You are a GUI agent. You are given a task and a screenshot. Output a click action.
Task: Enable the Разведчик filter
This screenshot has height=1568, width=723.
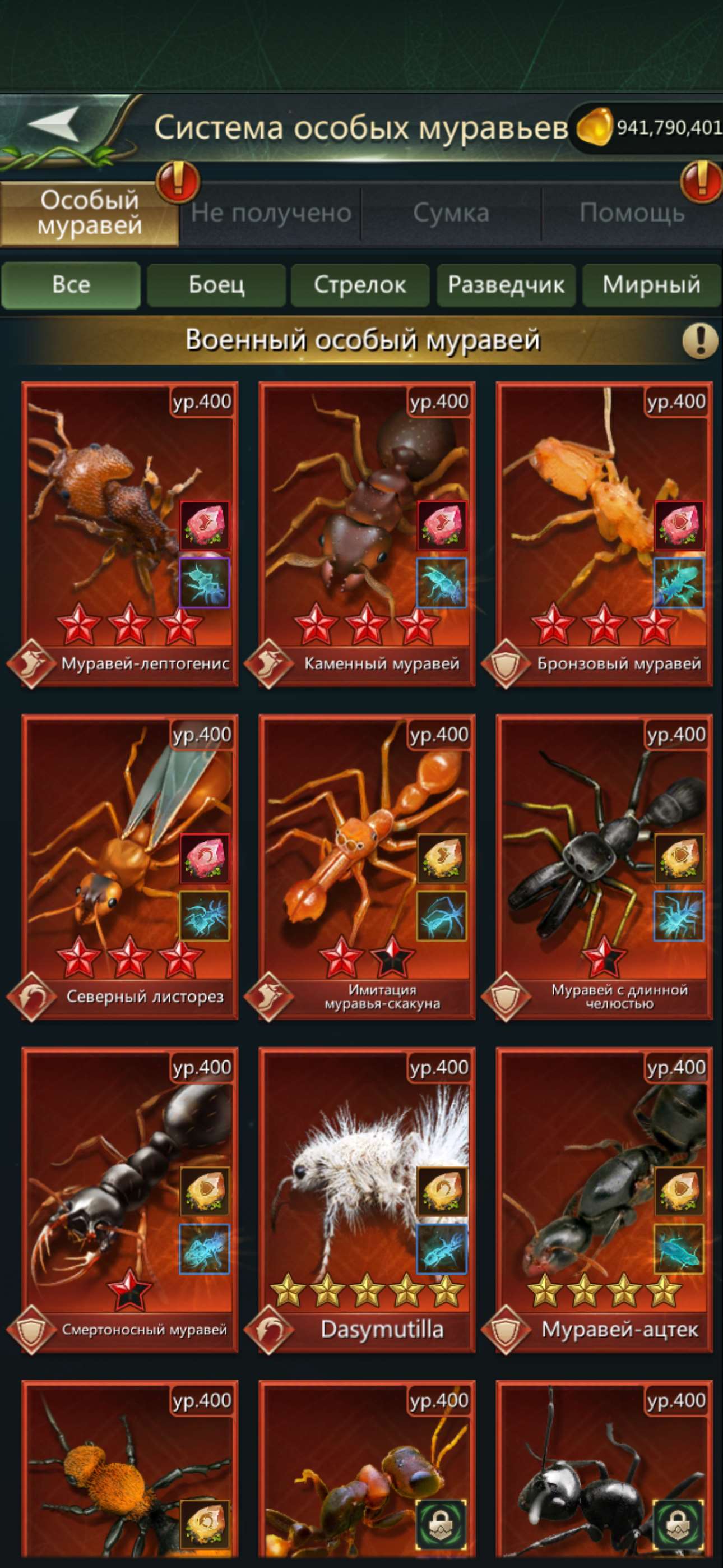click(x=506, y=284)
